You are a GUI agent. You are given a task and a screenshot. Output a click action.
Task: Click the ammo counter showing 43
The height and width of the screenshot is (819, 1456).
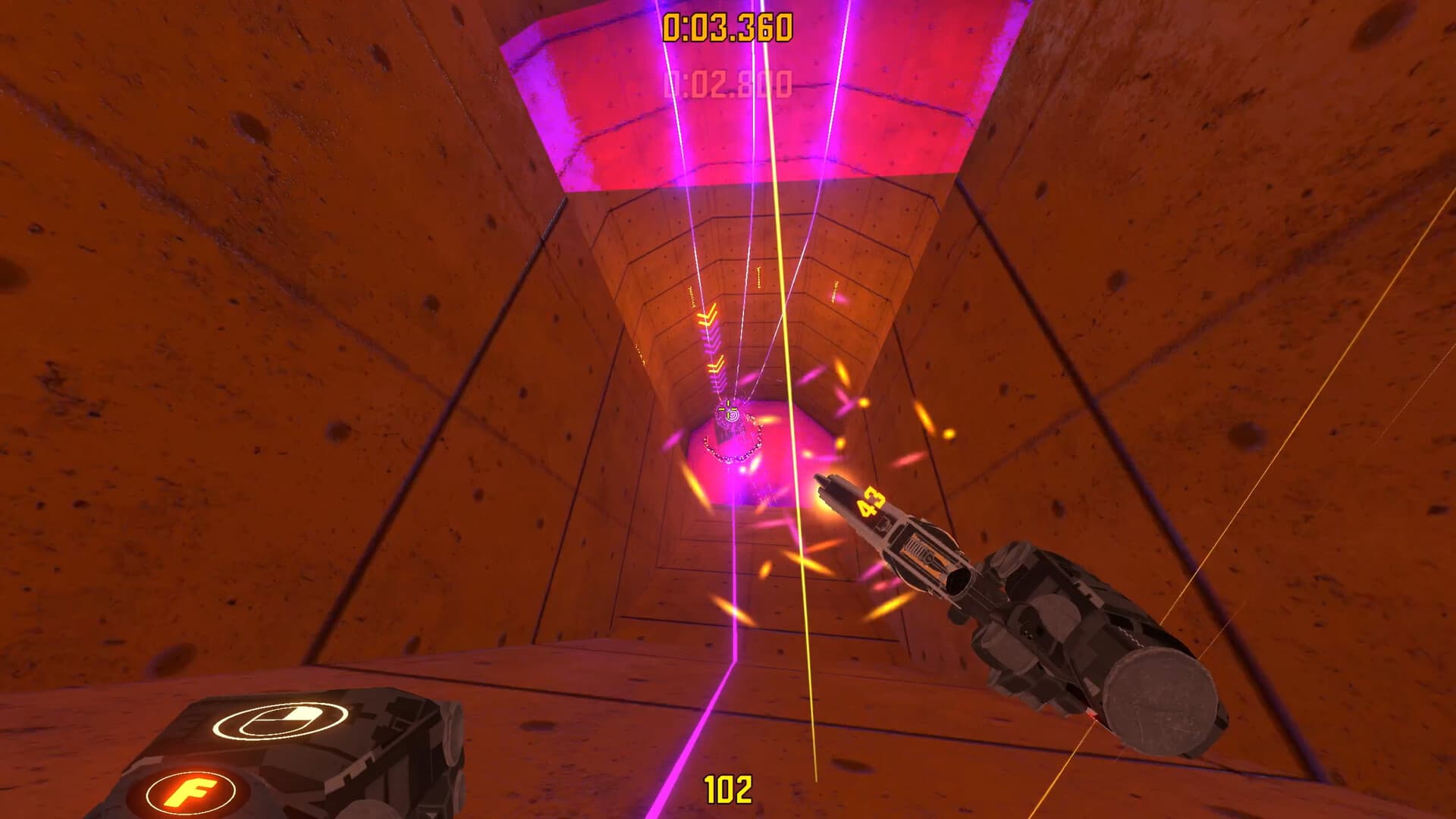coord(872,500)
